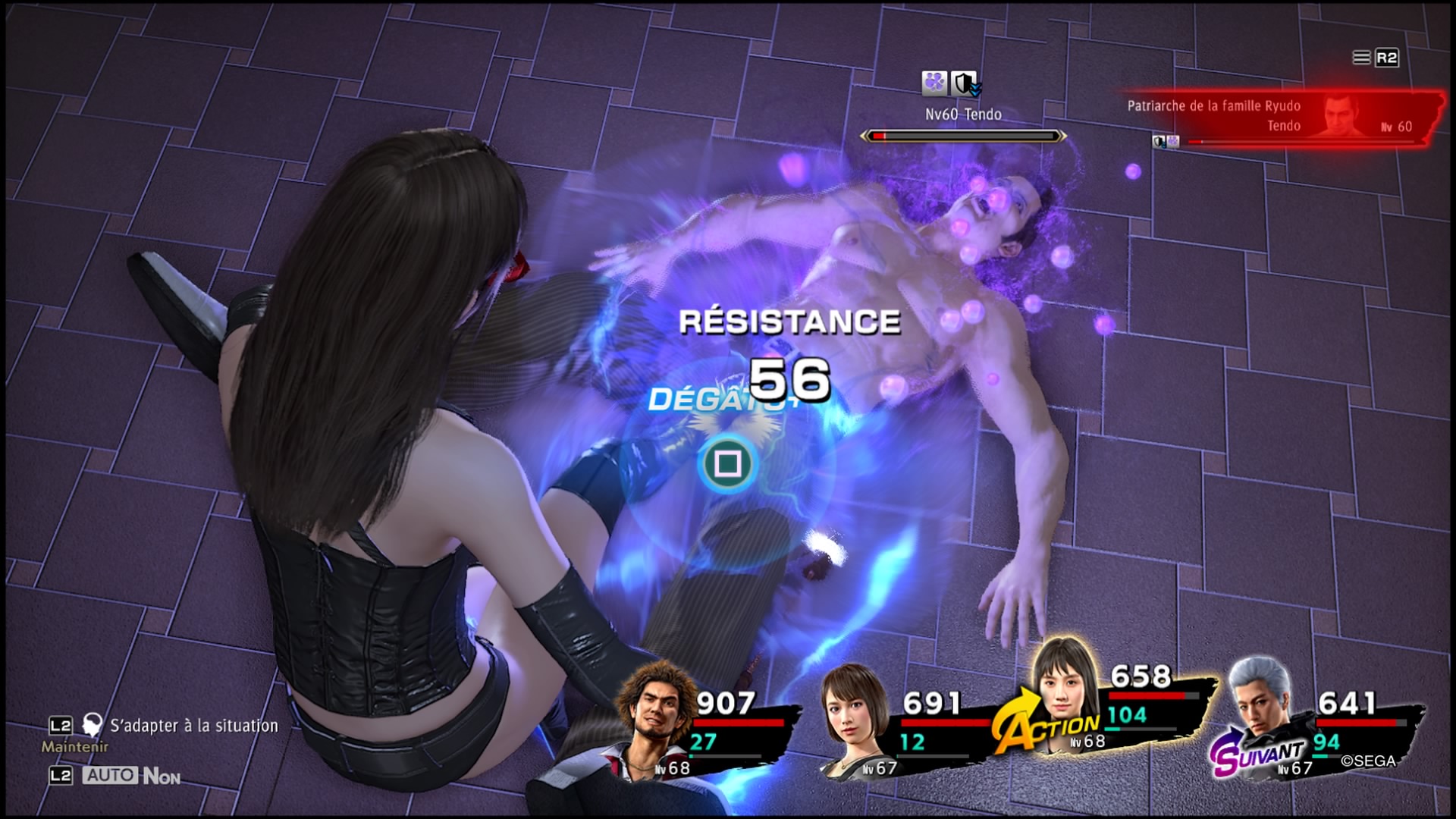Click the purple status icon above Tendo
1456x819 pixels.
(x=935, y=83)
